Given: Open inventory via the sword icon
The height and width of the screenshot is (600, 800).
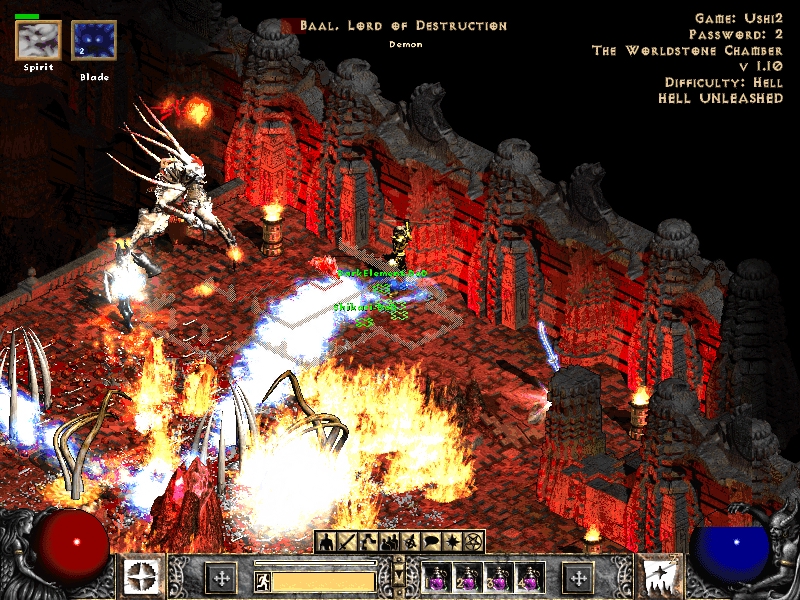Looking at the screenshot, I should (346, 542).
